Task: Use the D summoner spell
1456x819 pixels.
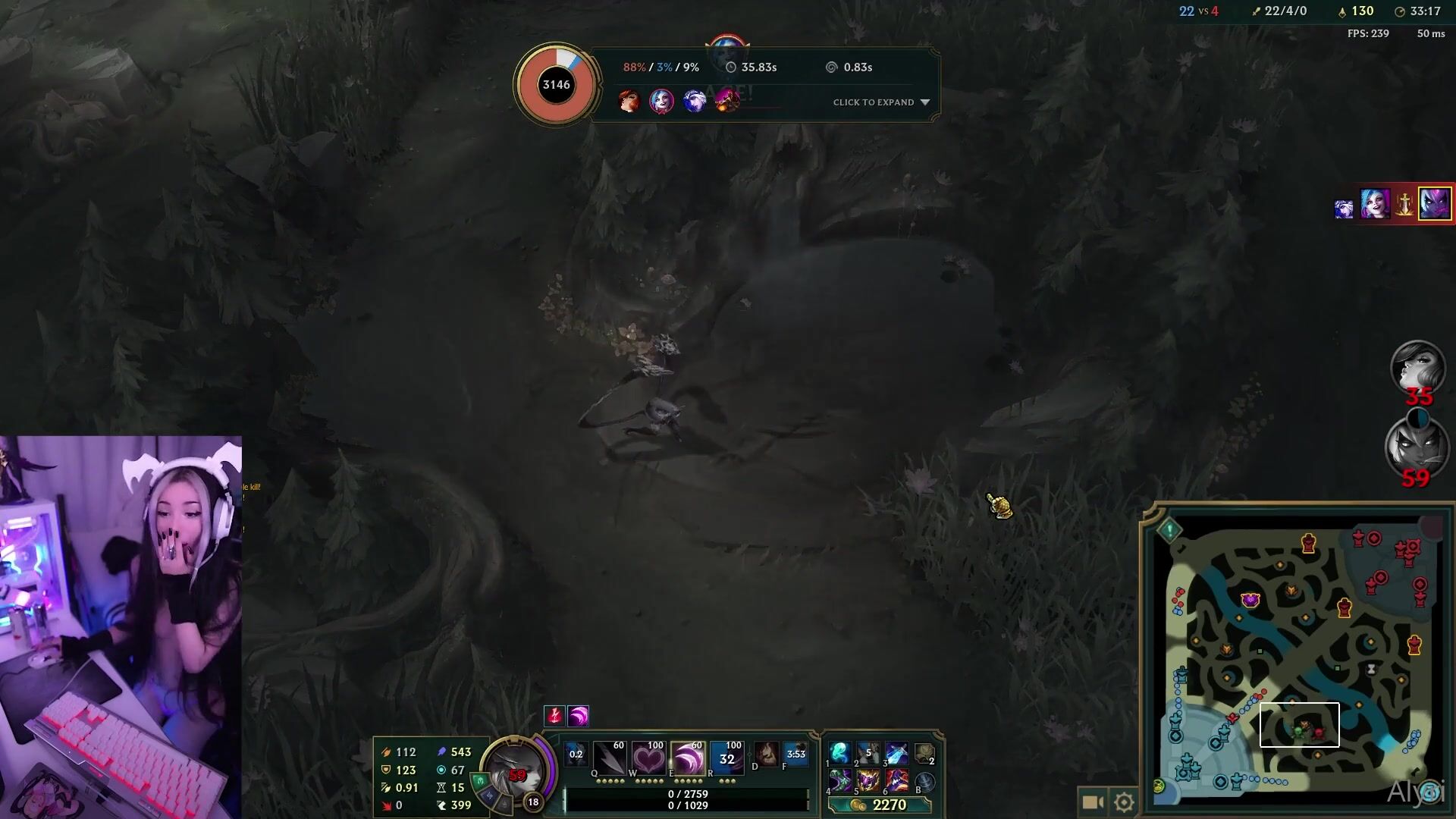Action: 766,755
